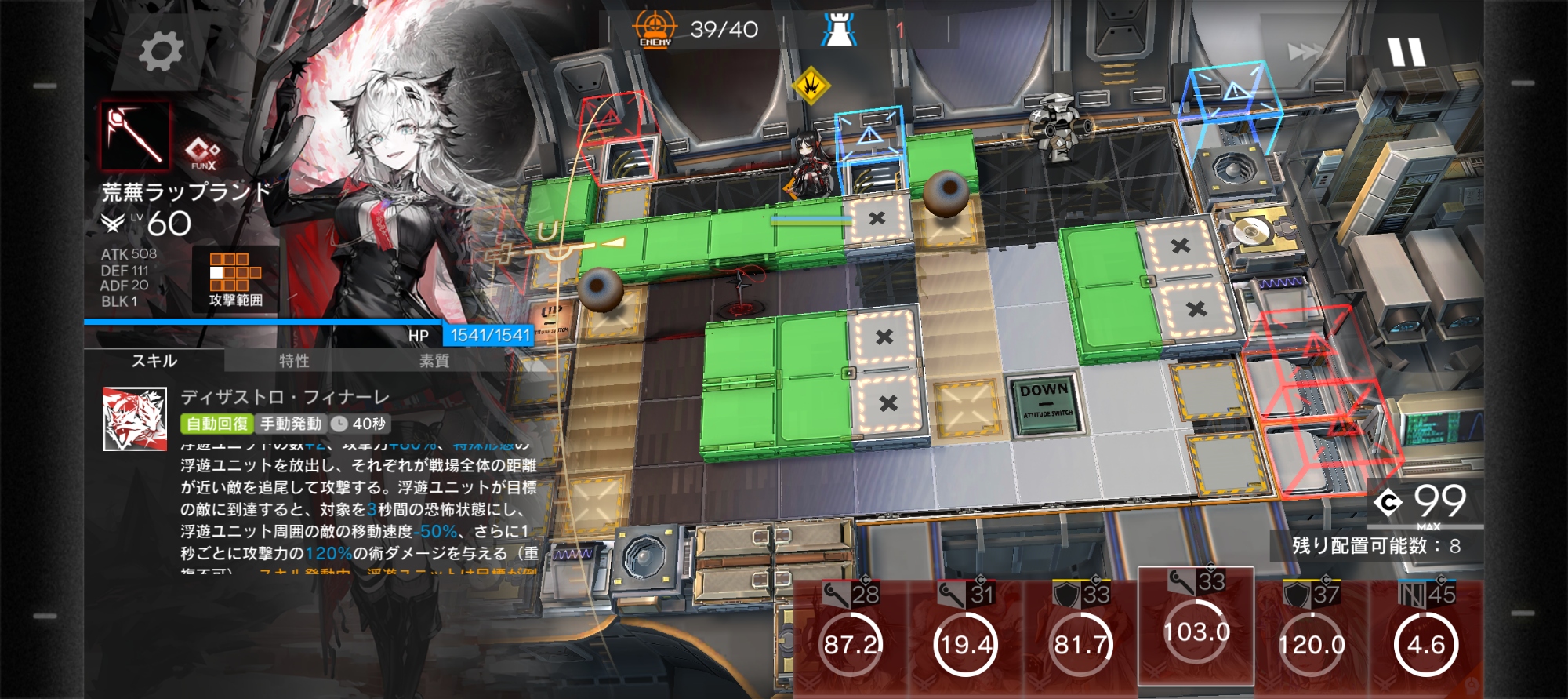Open the settings gear menu

[x=161, y=52]
